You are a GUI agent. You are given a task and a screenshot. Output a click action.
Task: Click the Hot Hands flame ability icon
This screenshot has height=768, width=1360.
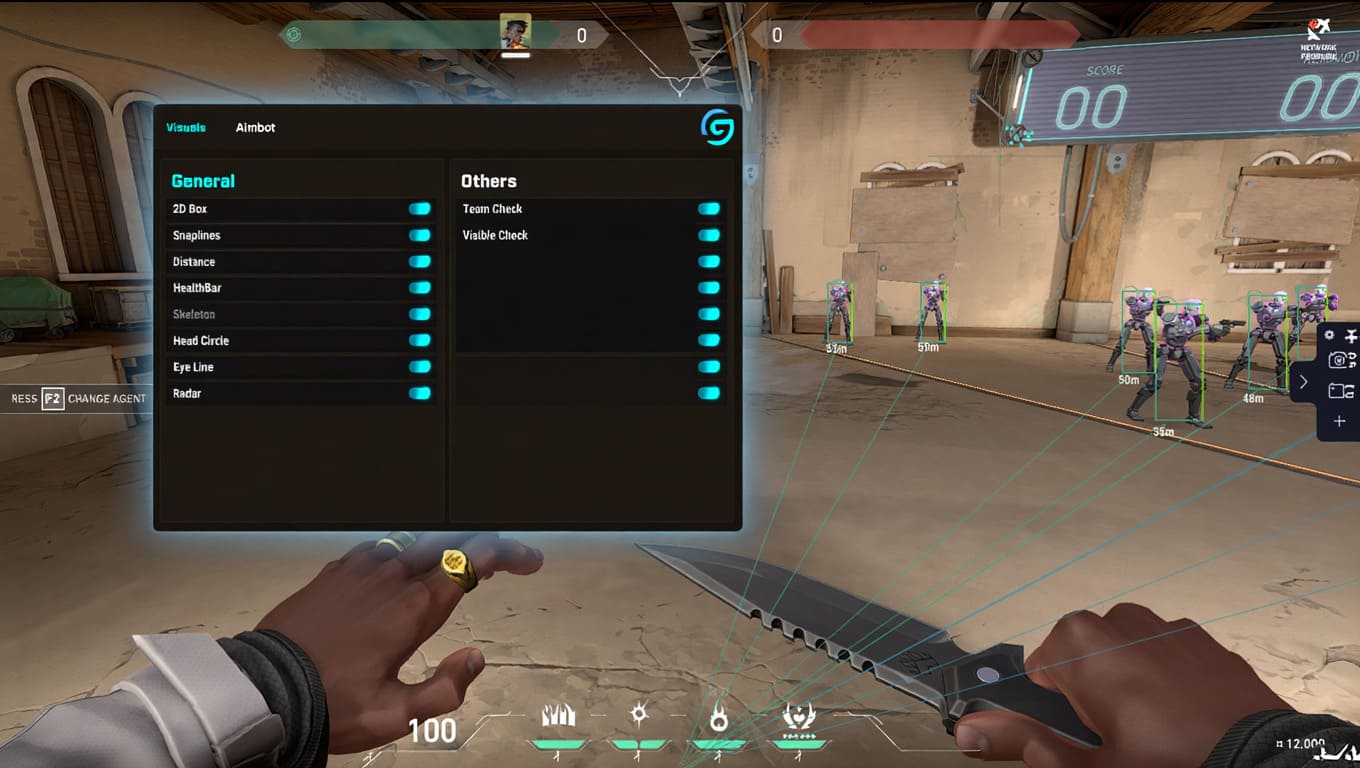click(x=720, y=715)
